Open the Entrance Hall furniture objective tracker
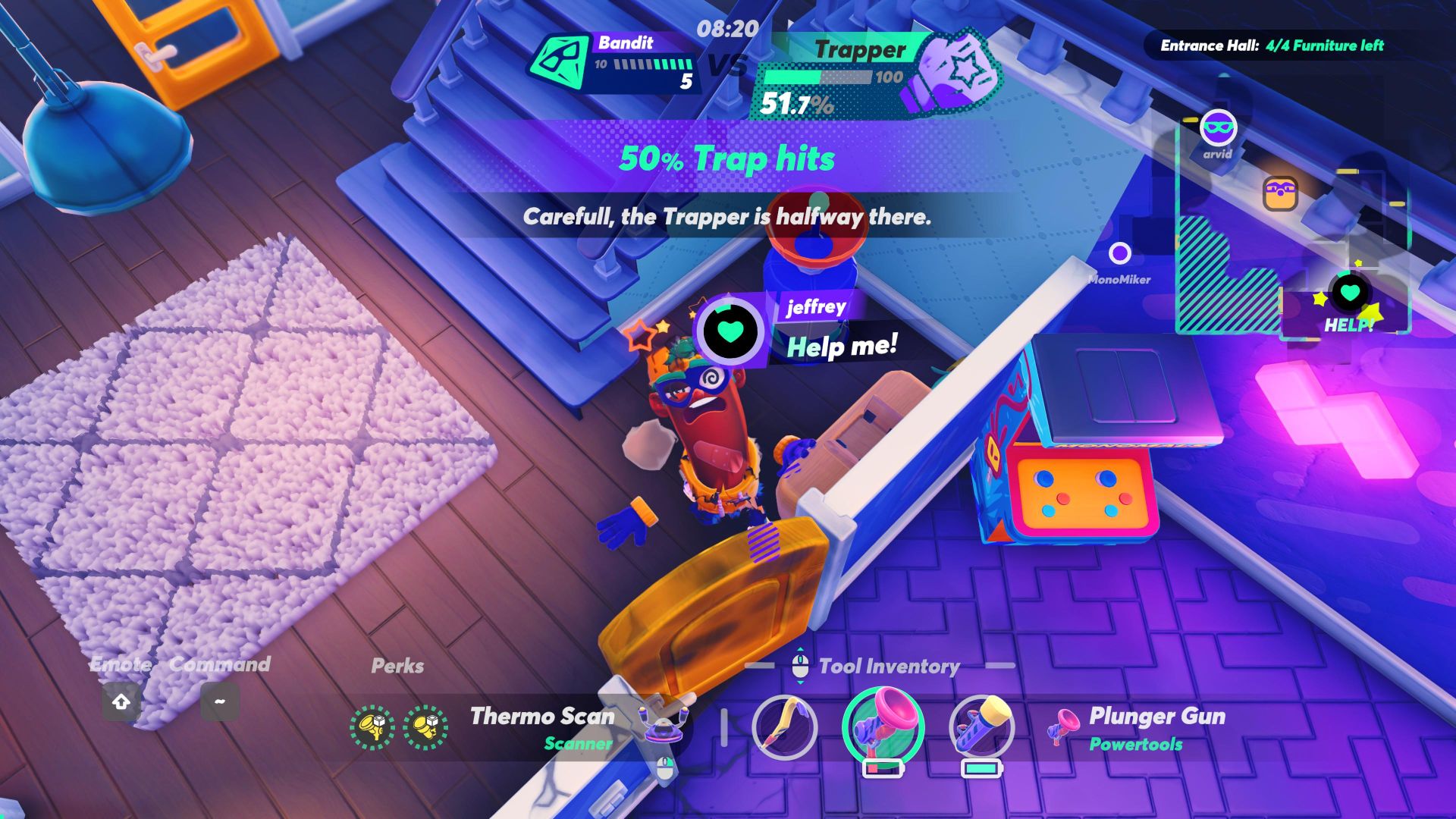Image resolution: width=1456 pixels, height=819 pixels. (x=1272, y=45)
